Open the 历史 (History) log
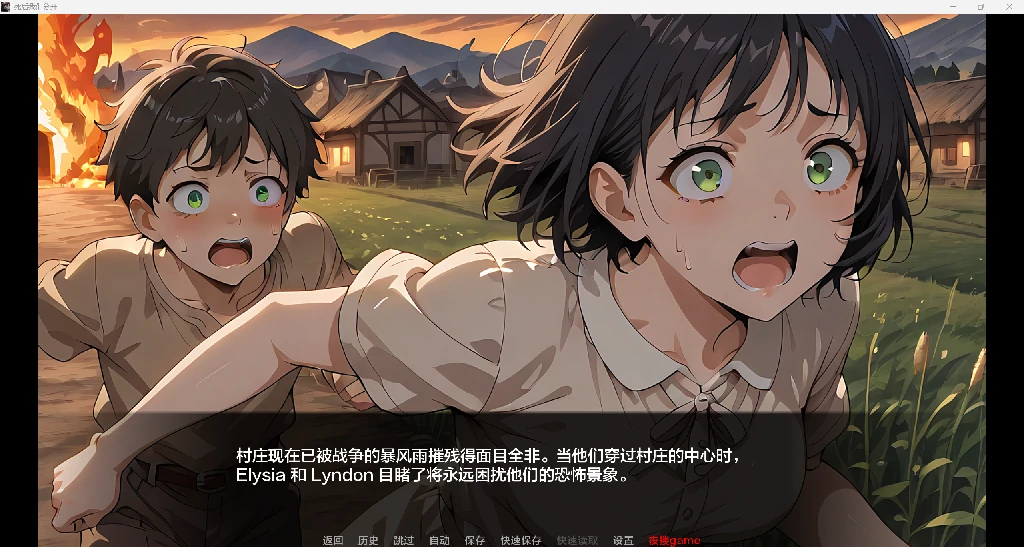1024x547 pixels. coord(368,540)
